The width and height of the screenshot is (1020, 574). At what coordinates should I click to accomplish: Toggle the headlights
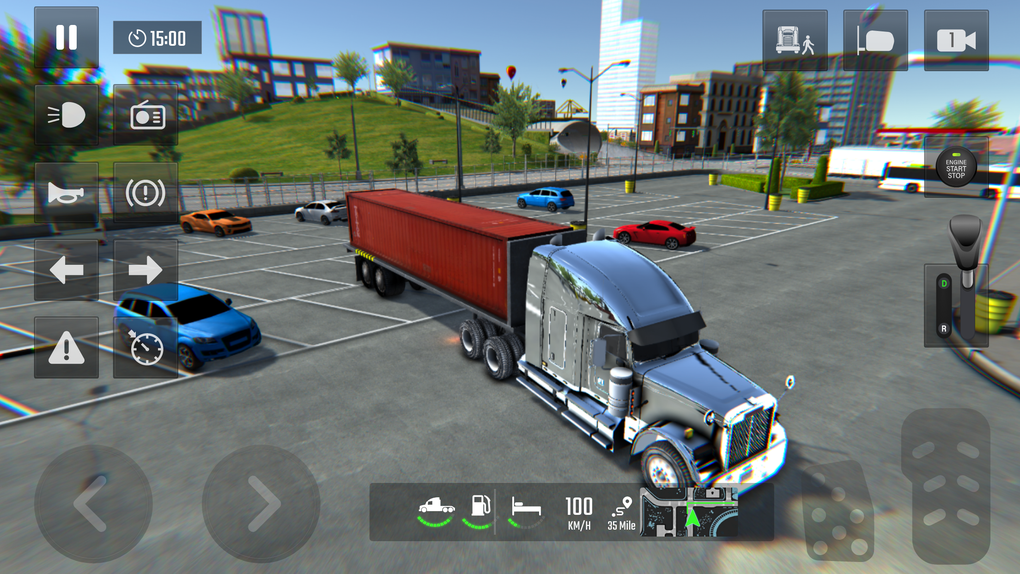pos(66,116)
